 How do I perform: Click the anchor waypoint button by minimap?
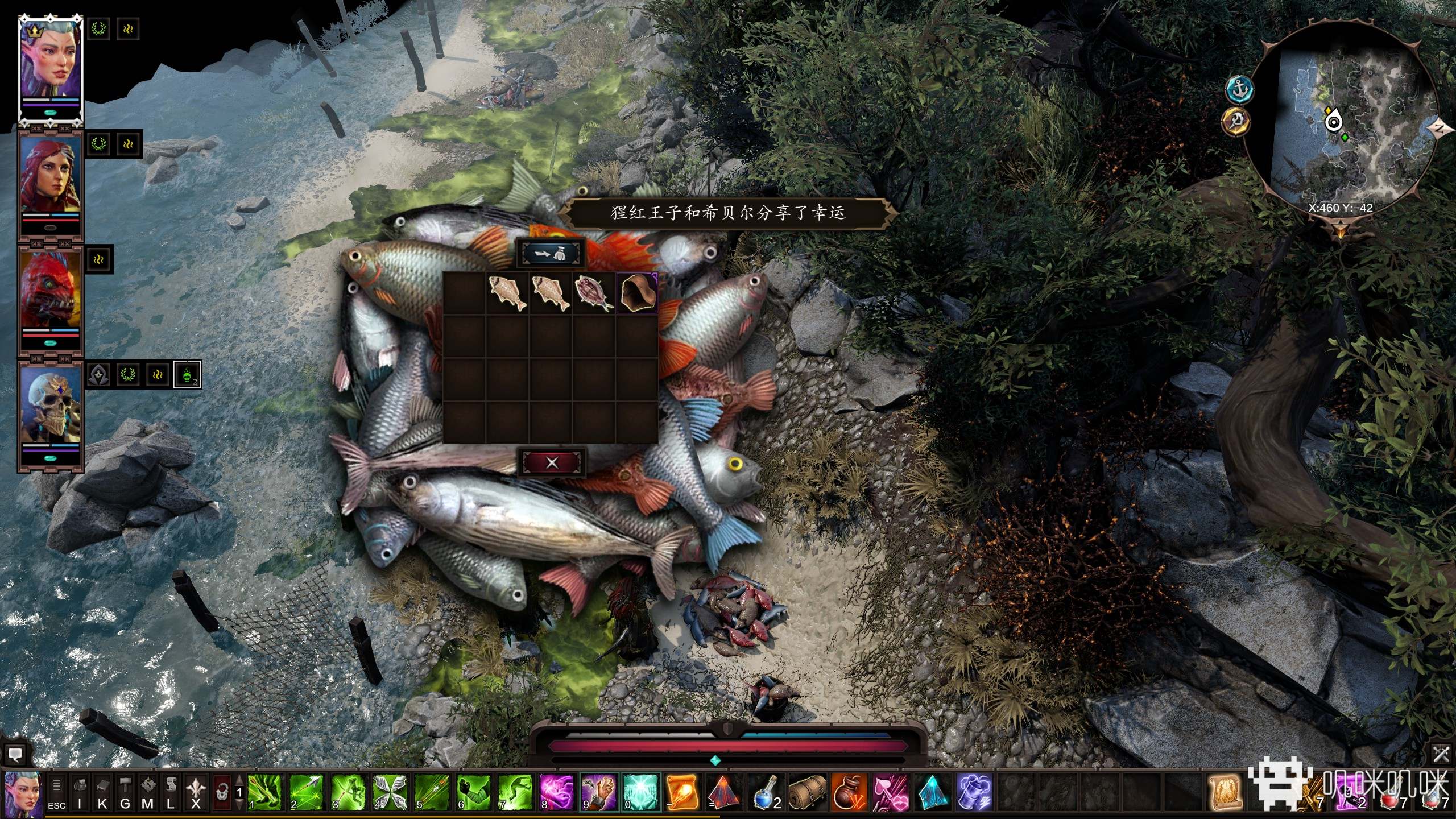click(1239, 89)
